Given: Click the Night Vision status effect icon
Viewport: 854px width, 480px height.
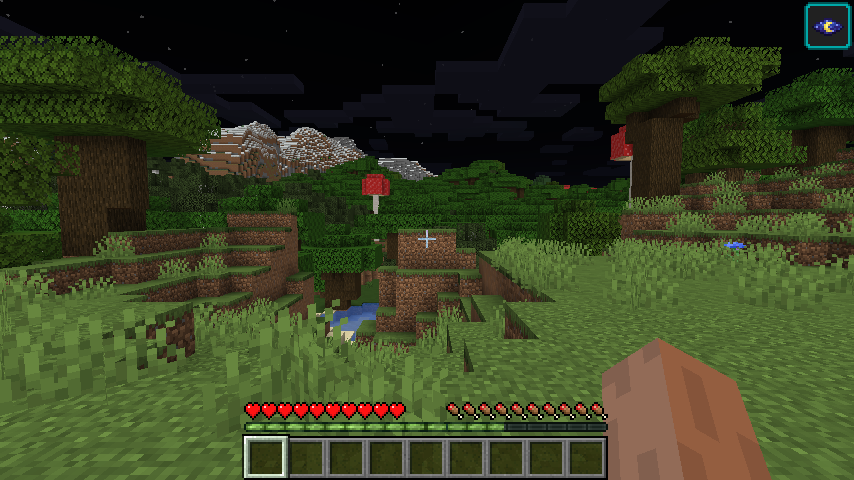Looking at the screenshot, I should 827,26.
